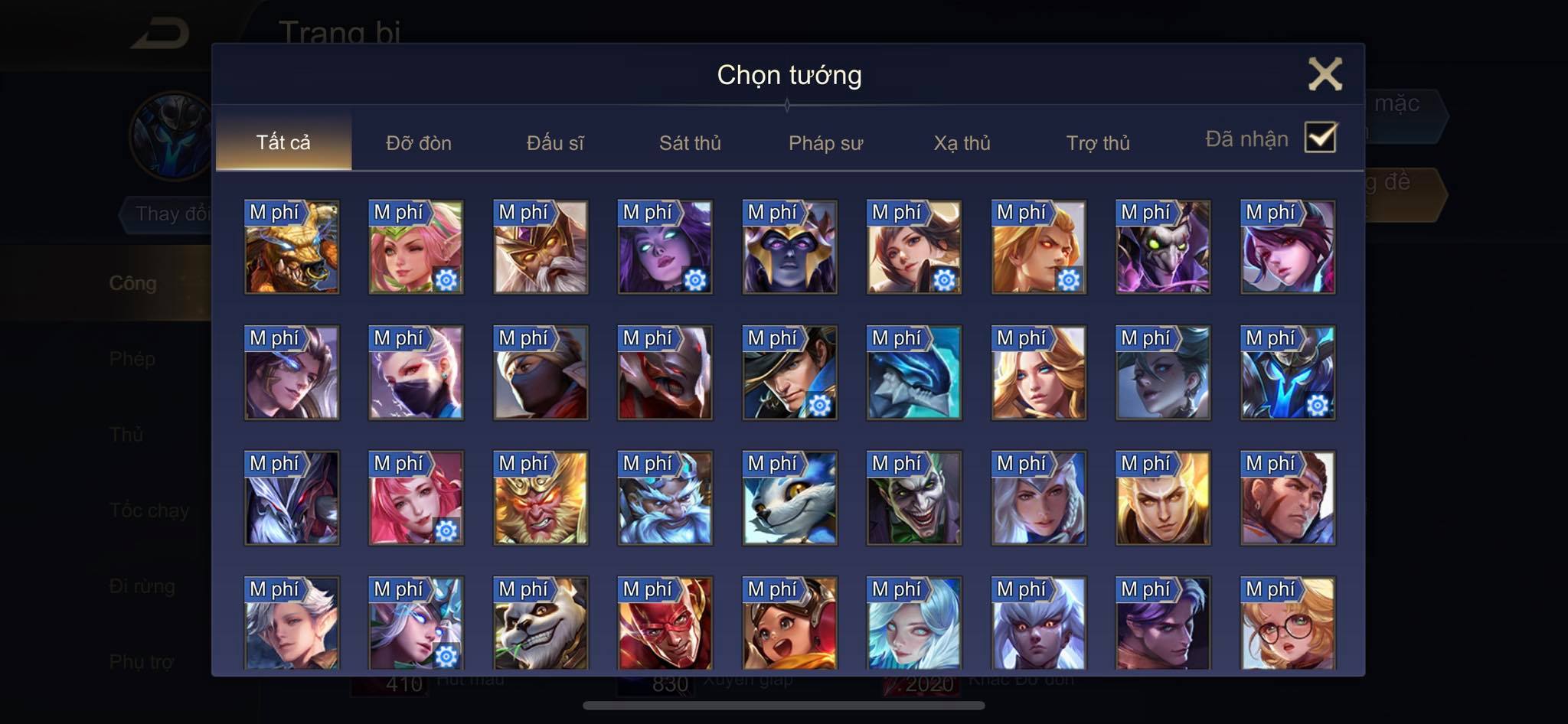
Task: Open the Trợ thủ tab
Action: 1098,143
